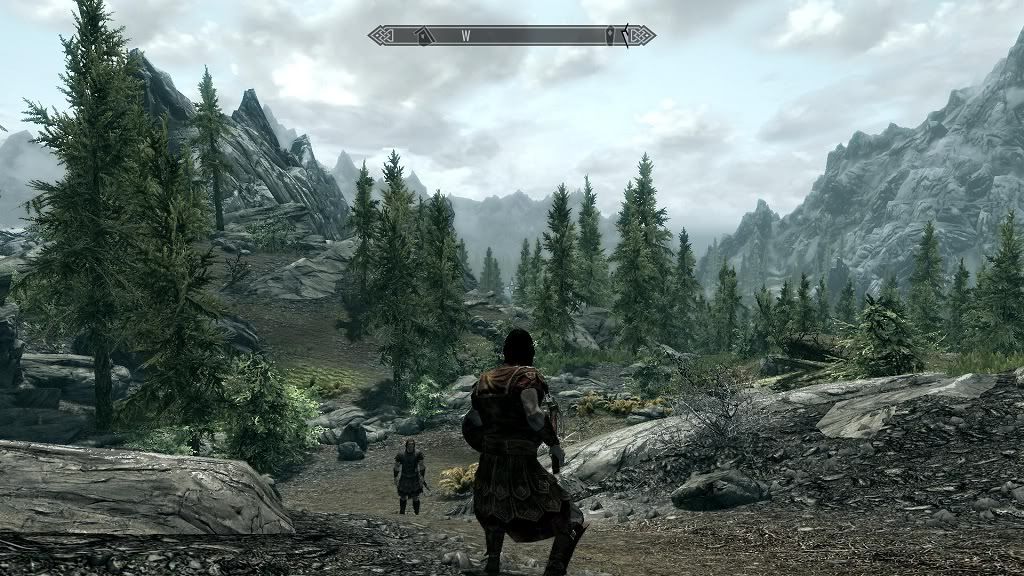The width and height of the screenshot is (1024, 576).
Task: Select the W heading on the compass bar
Action: (x=465, y=36)
